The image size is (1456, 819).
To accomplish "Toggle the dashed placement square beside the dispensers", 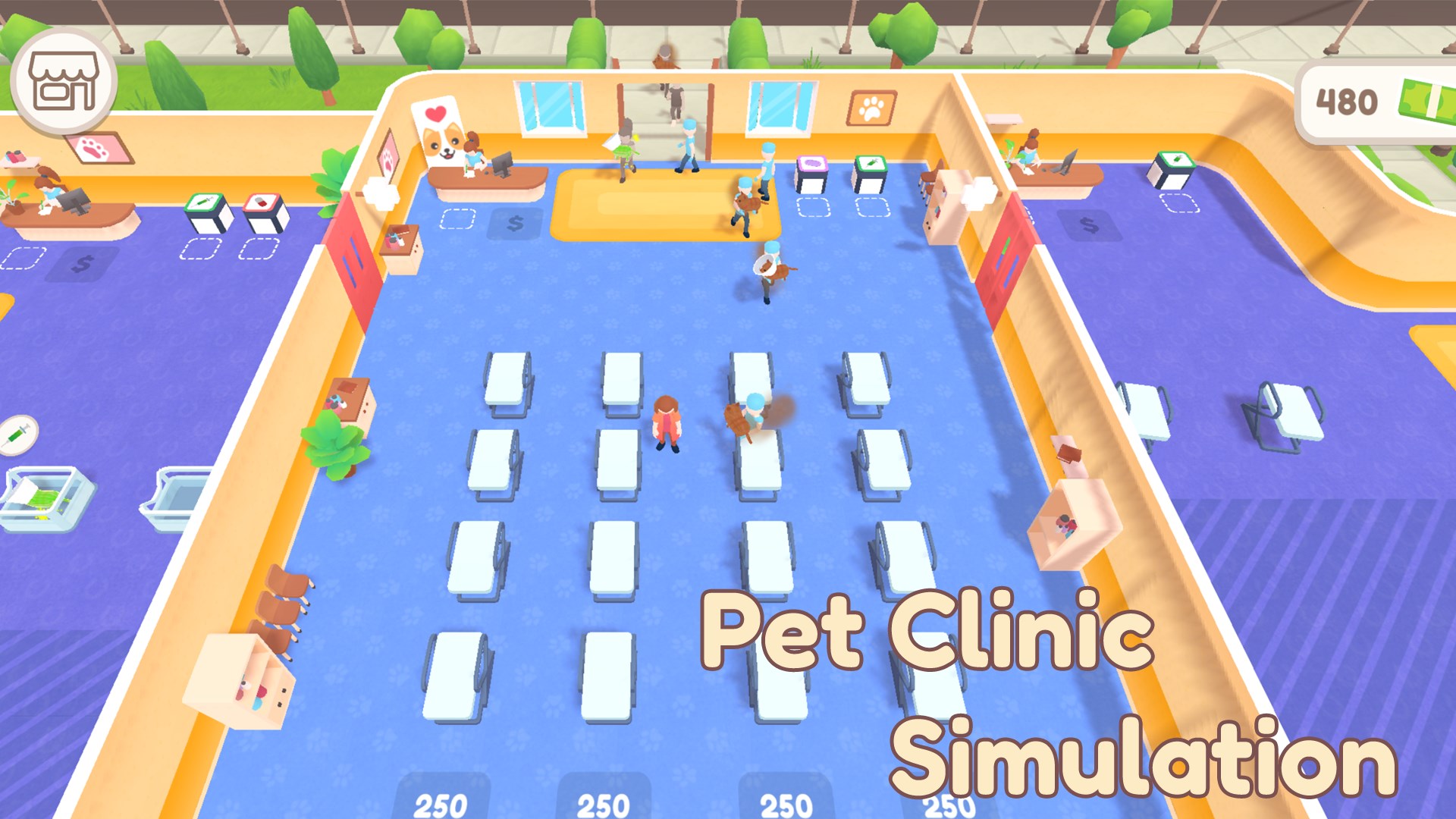I will (812, 209).
